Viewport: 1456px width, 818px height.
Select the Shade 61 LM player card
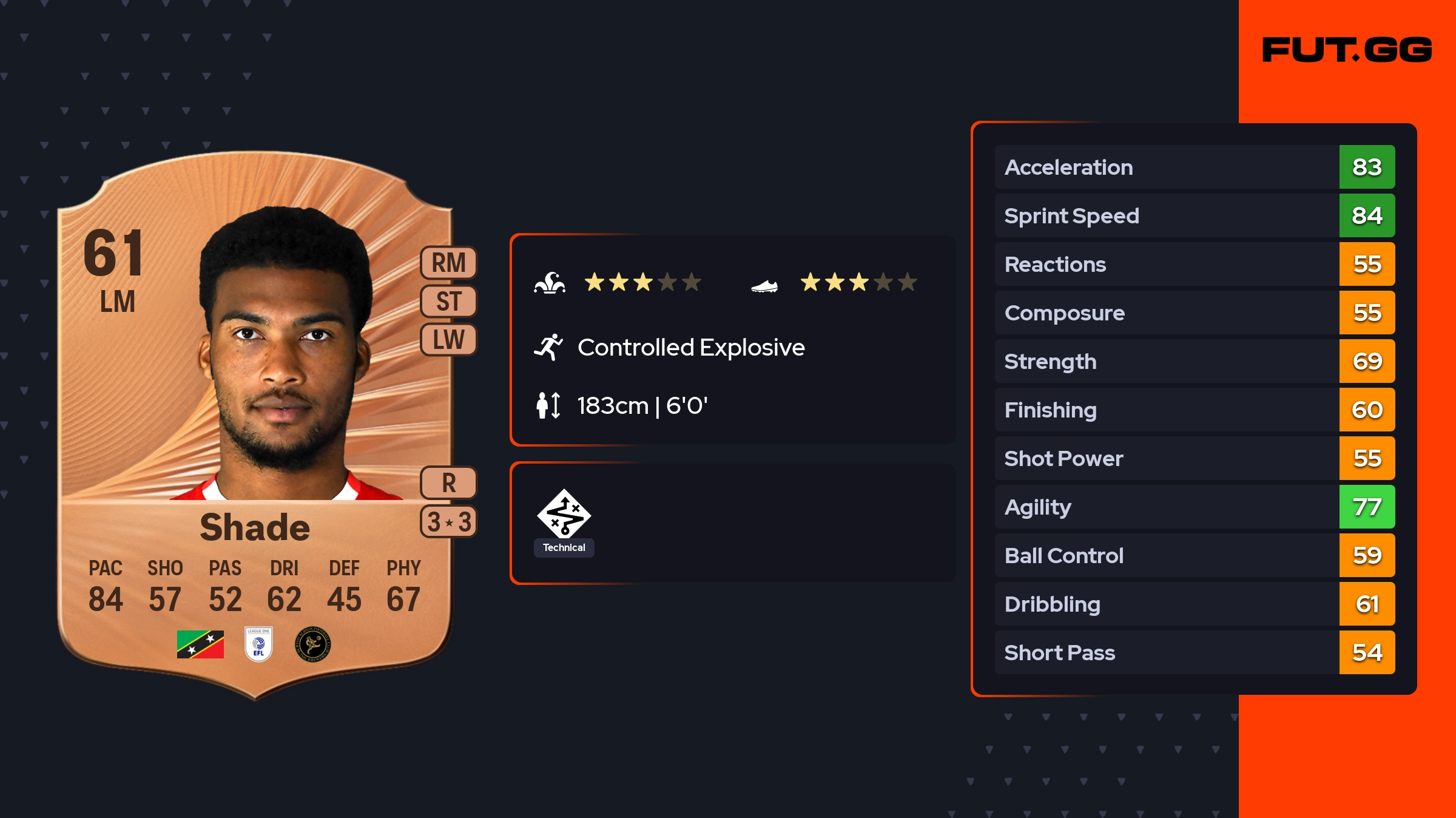pos(255,425)
